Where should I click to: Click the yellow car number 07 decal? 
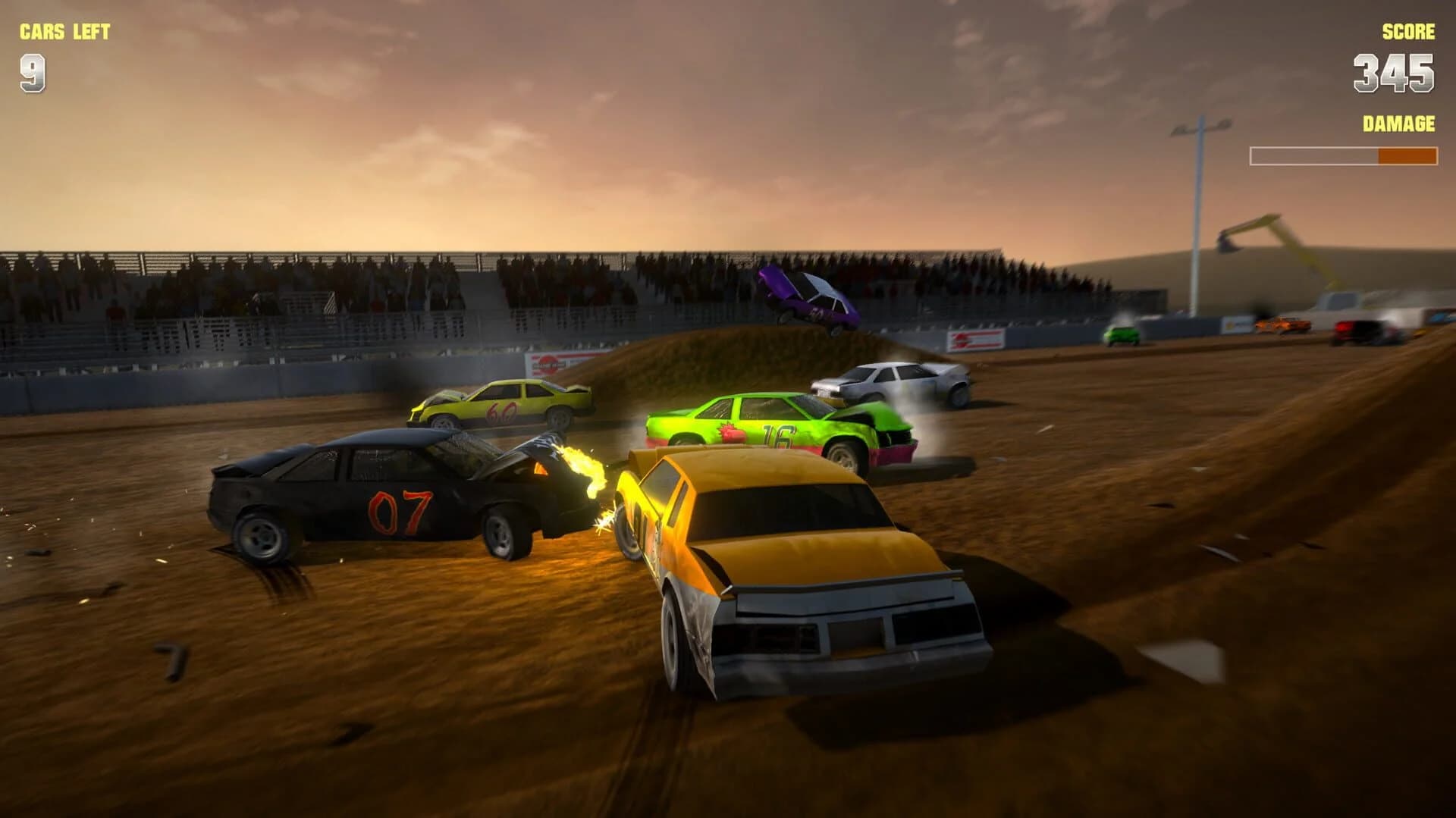[402, 509]
